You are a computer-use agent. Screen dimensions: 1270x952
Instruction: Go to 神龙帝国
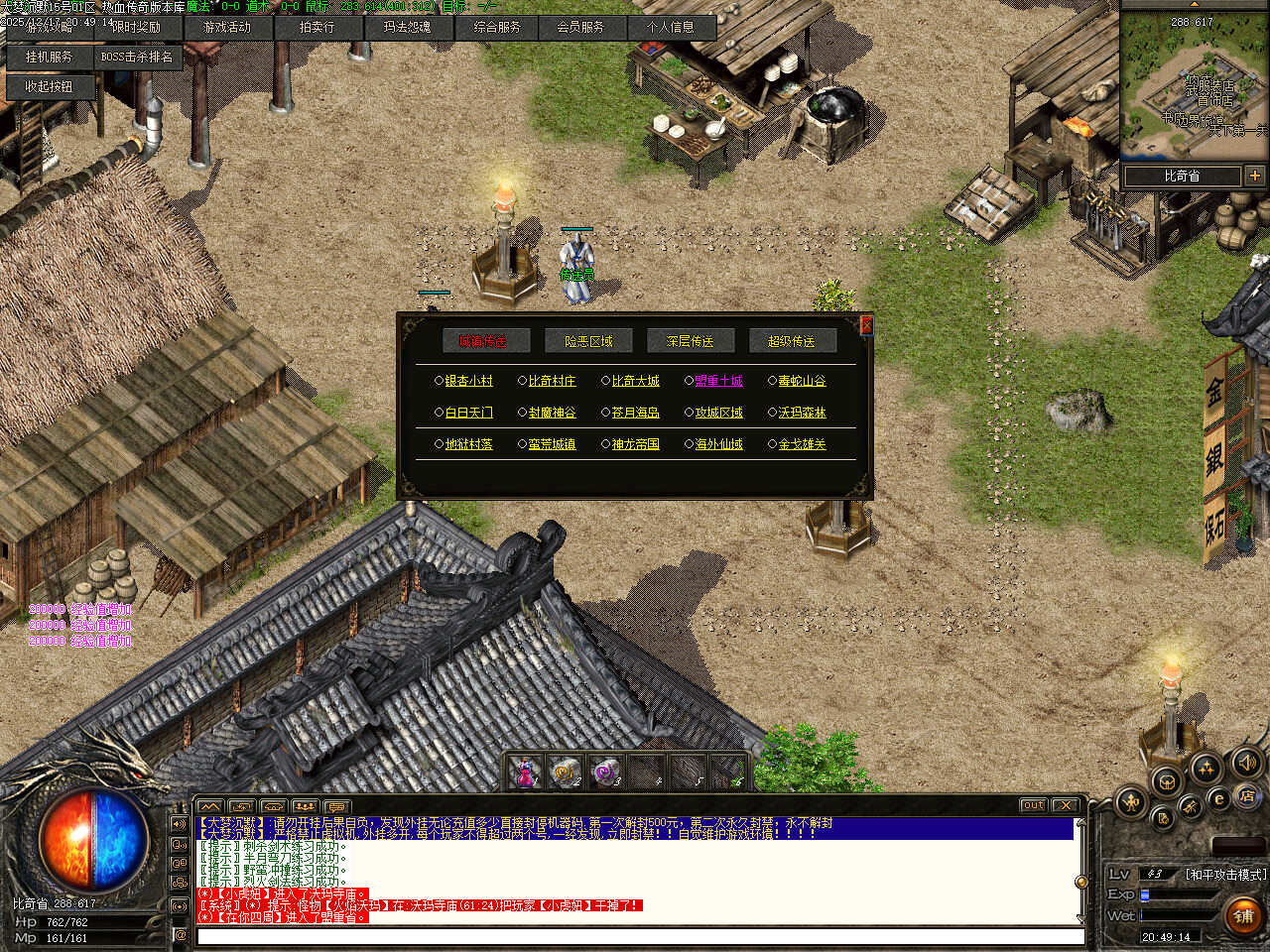(x=635, y=444)
